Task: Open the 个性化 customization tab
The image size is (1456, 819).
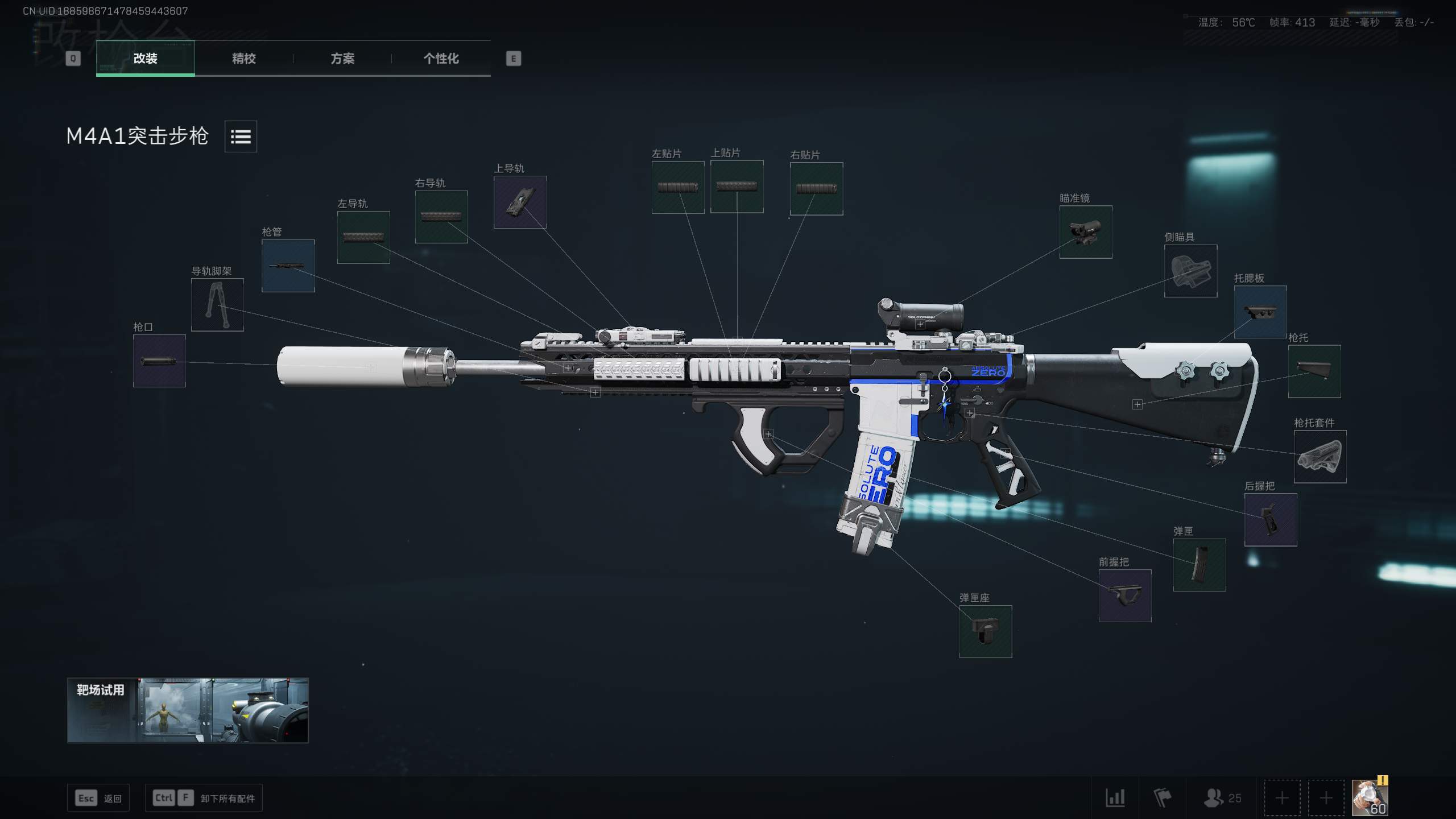Action: tap(441, 59)
